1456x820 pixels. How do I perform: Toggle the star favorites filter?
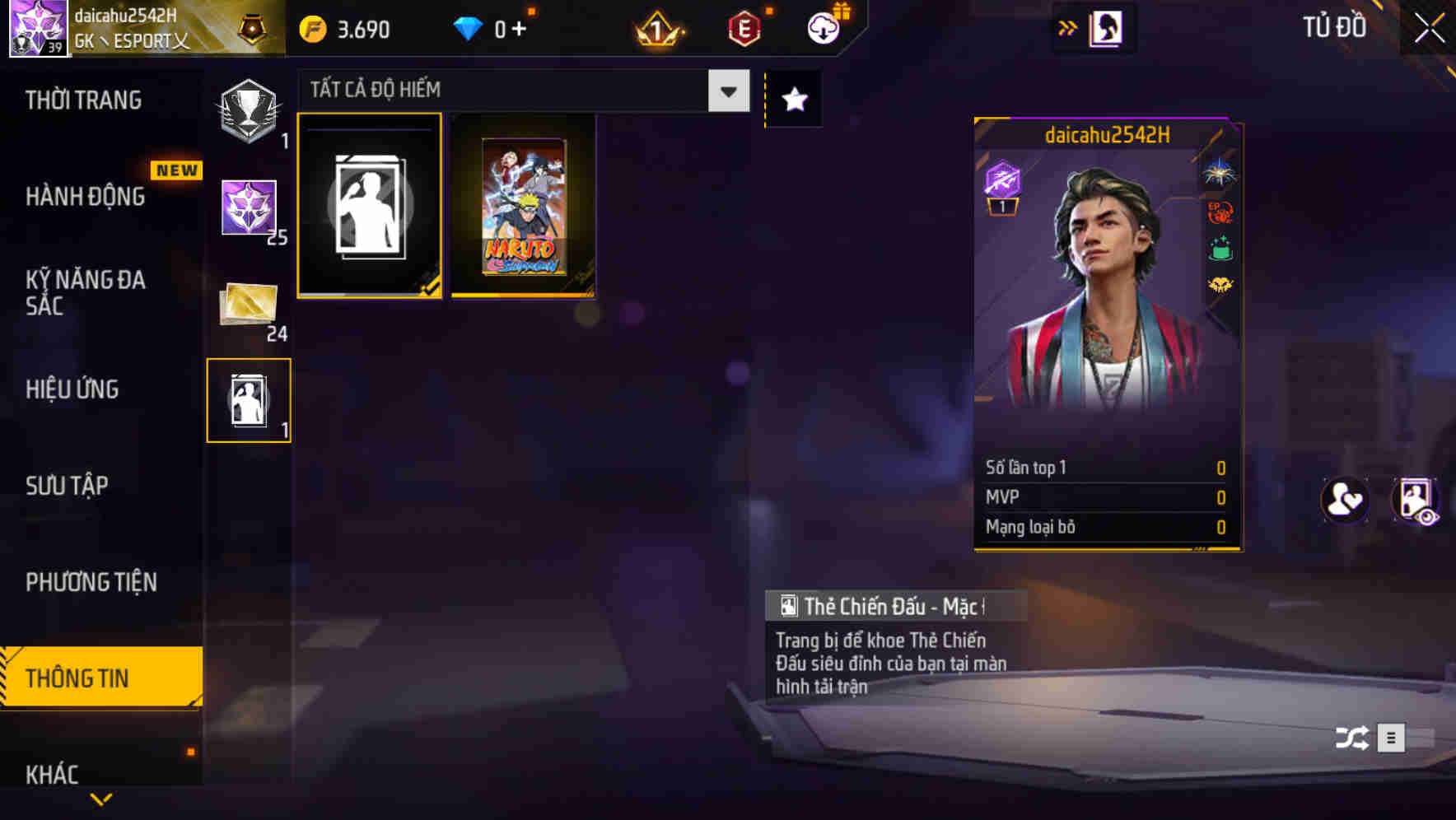(793, 99)
